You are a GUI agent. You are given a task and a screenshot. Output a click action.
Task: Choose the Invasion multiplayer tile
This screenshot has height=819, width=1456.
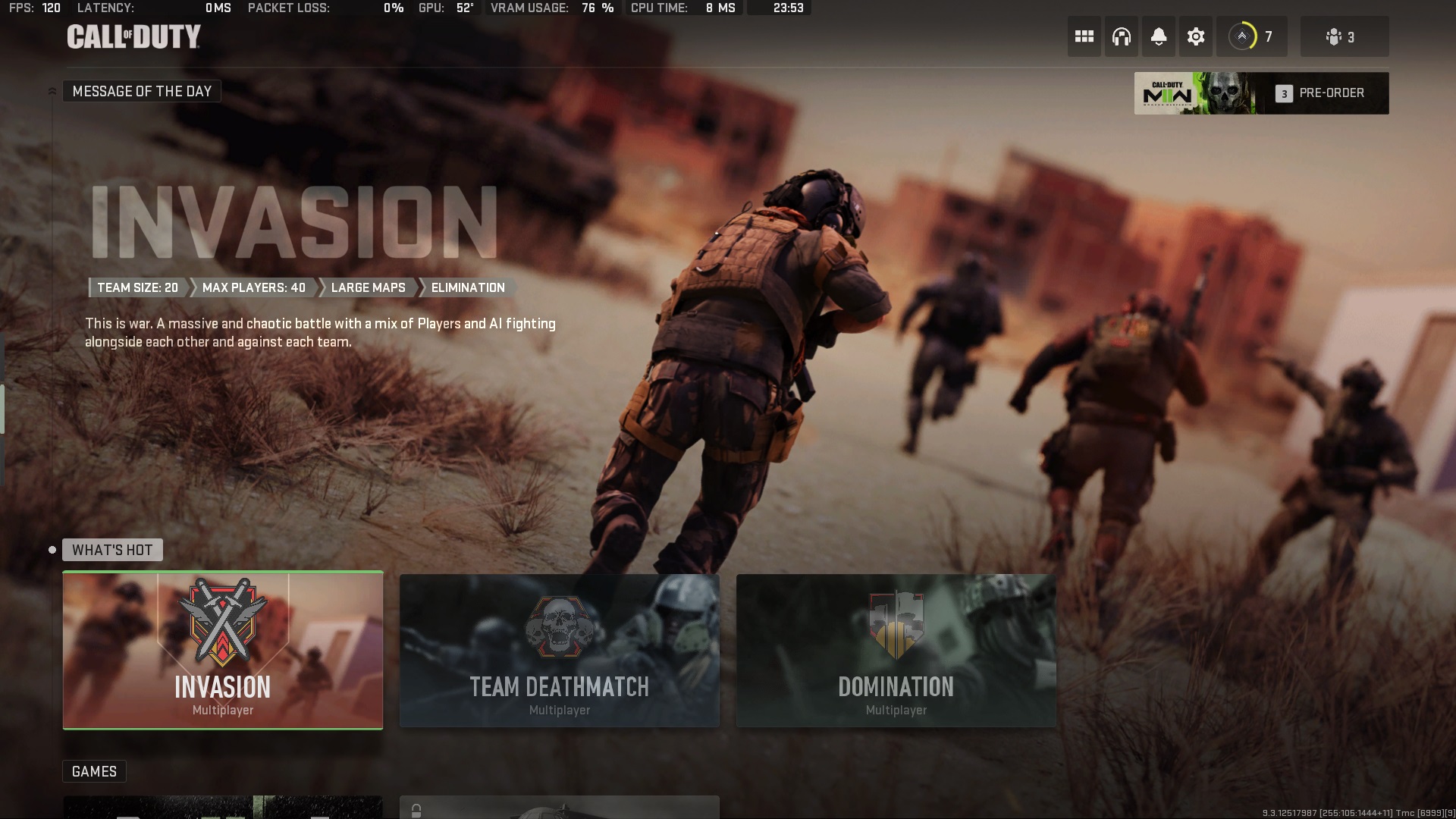(223, 651)
